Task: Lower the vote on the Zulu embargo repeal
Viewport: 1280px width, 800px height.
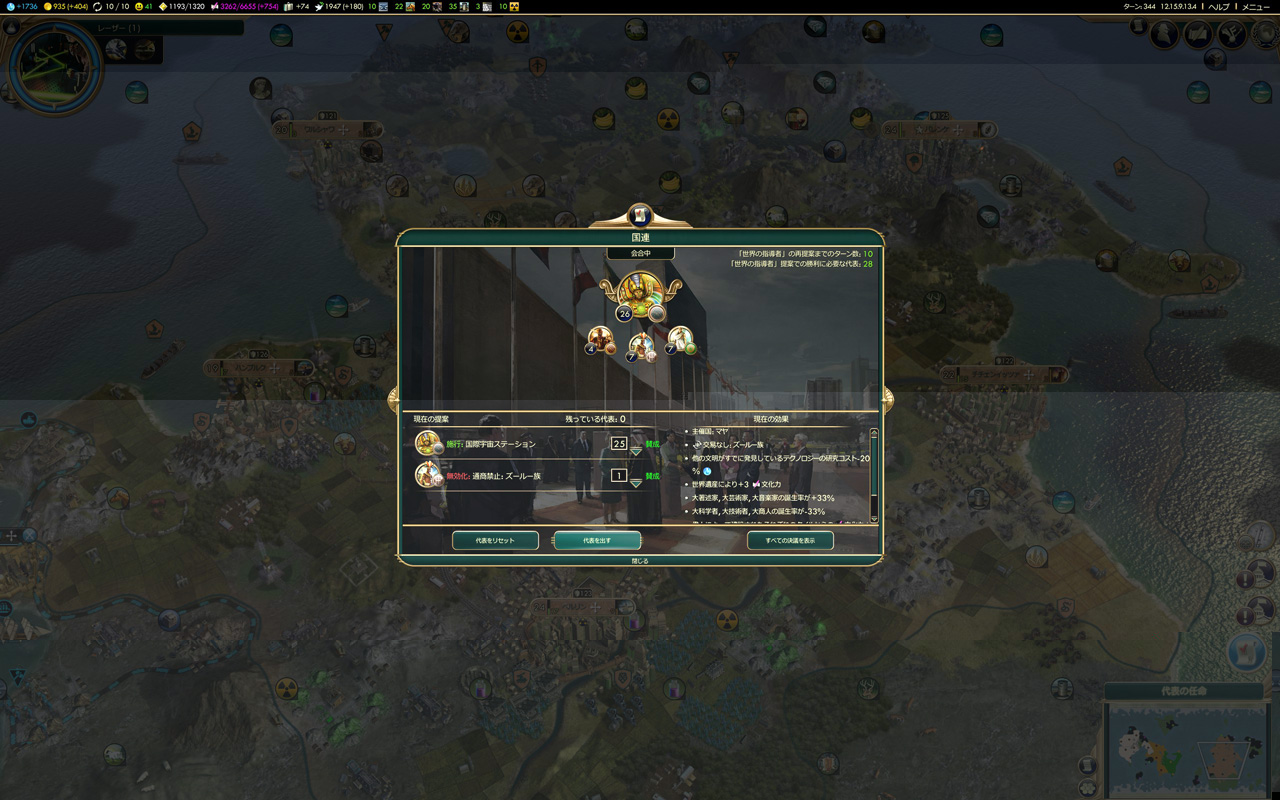Action: 635,484
